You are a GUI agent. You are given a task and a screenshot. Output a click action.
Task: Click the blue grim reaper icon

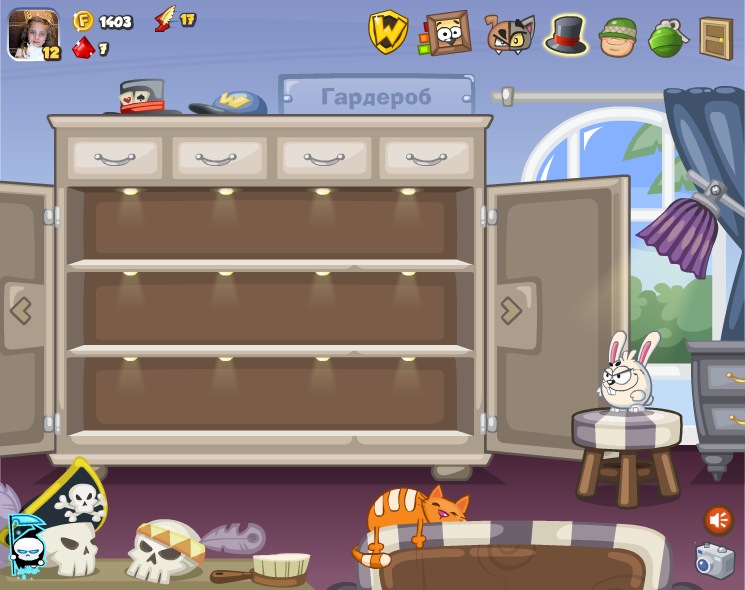point(26,545)
